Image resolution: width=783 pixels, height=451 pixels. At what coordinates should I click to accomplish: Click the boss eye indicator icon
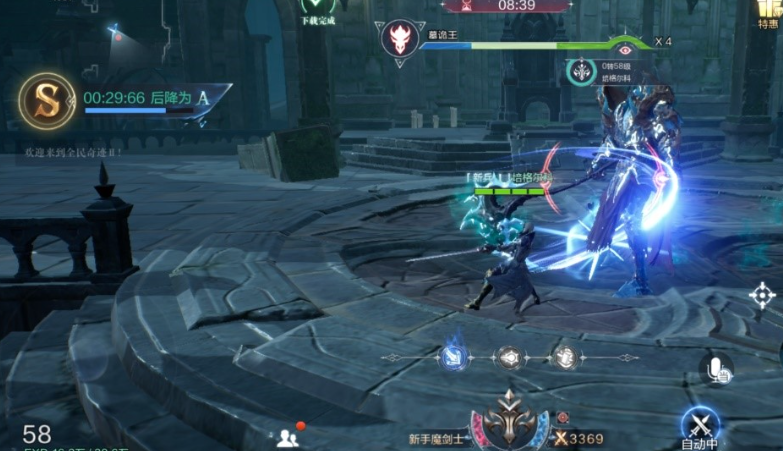click(x=625, y=46)
